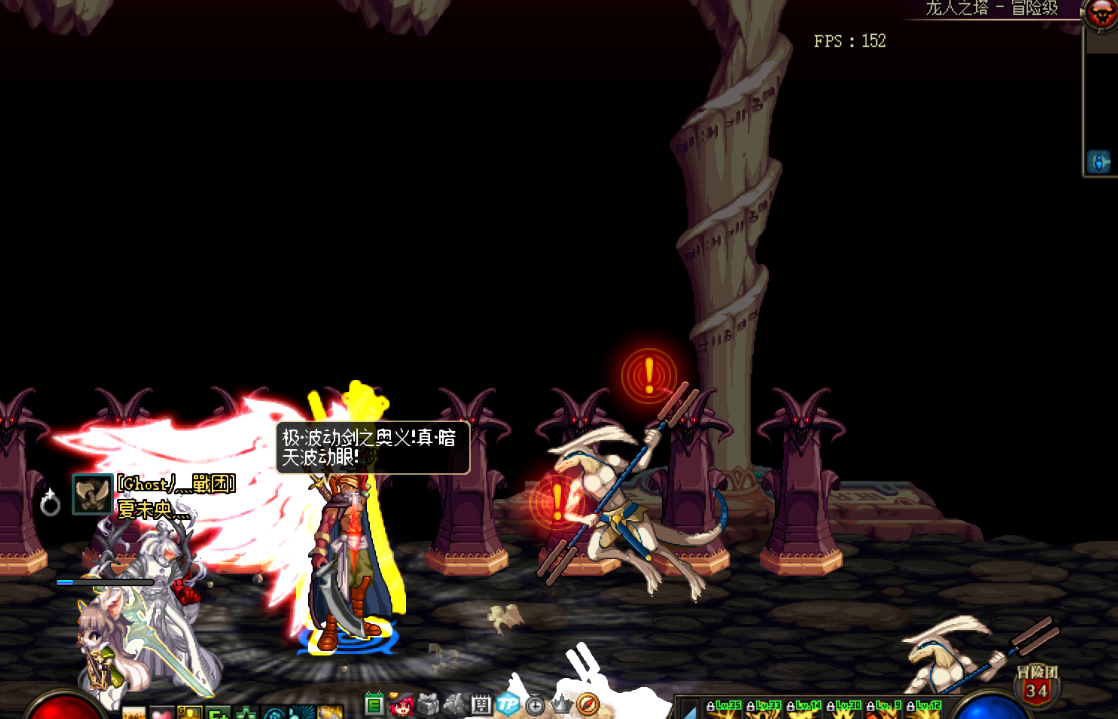Open the green calendar icon

click(375, 704)
